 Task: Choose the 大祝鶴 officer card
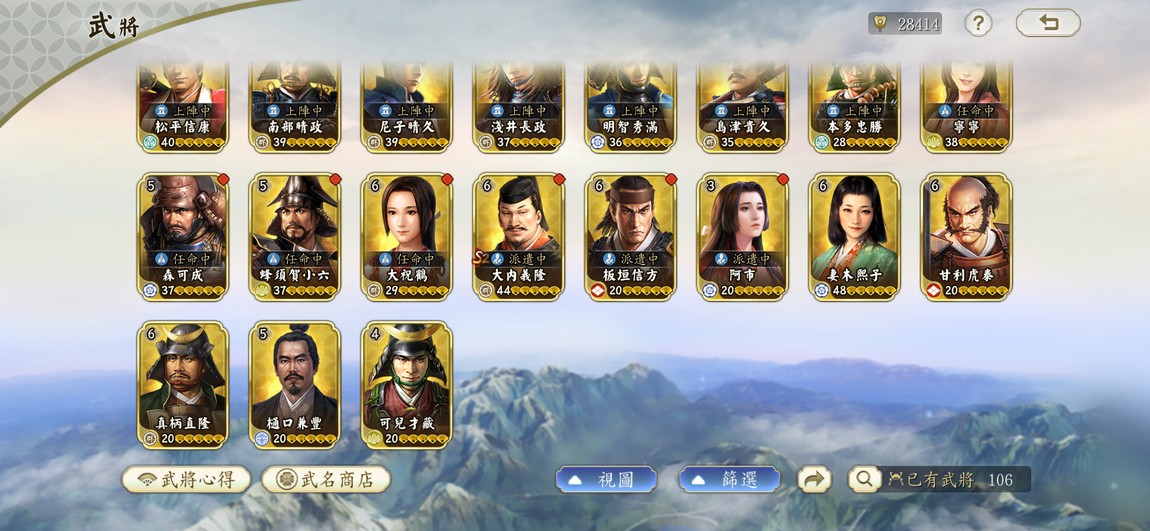[x=407, y=236]
